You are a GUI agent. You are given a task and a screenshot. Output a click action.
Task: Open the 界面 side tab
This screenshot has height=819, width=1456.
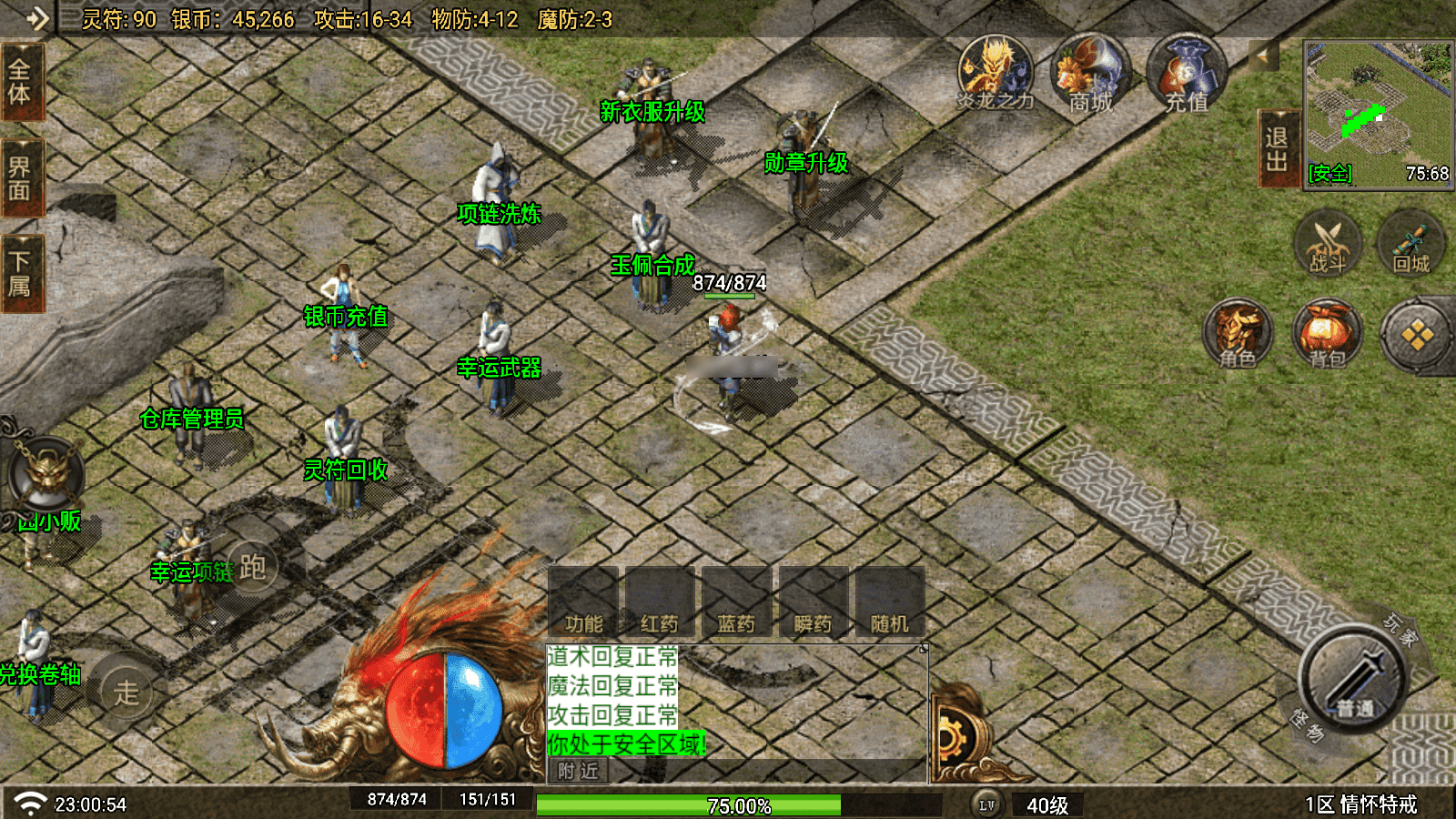(x=20, y=178)
